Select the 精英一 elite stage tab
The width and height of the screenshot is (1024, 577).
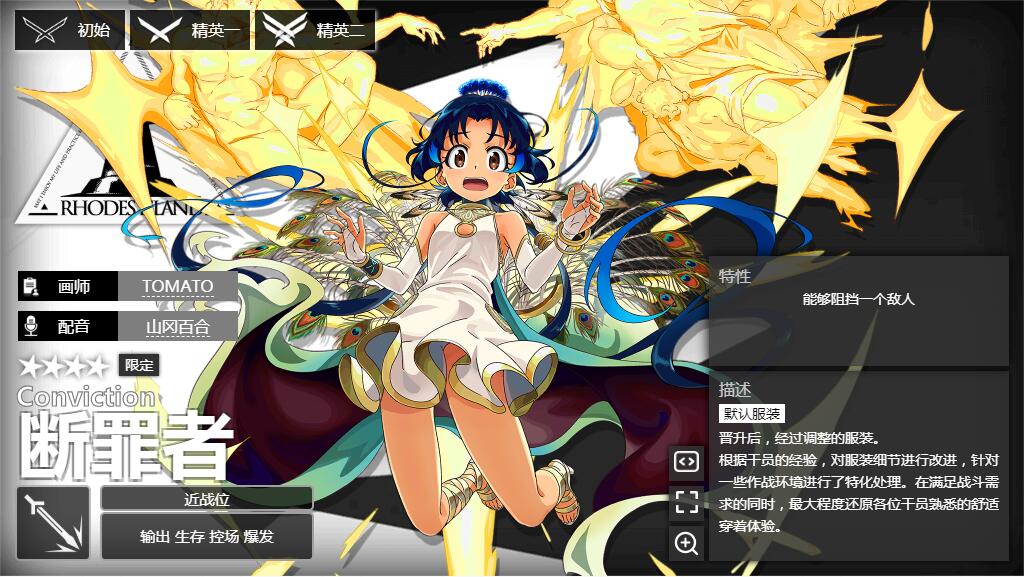(x=192, y=31)
